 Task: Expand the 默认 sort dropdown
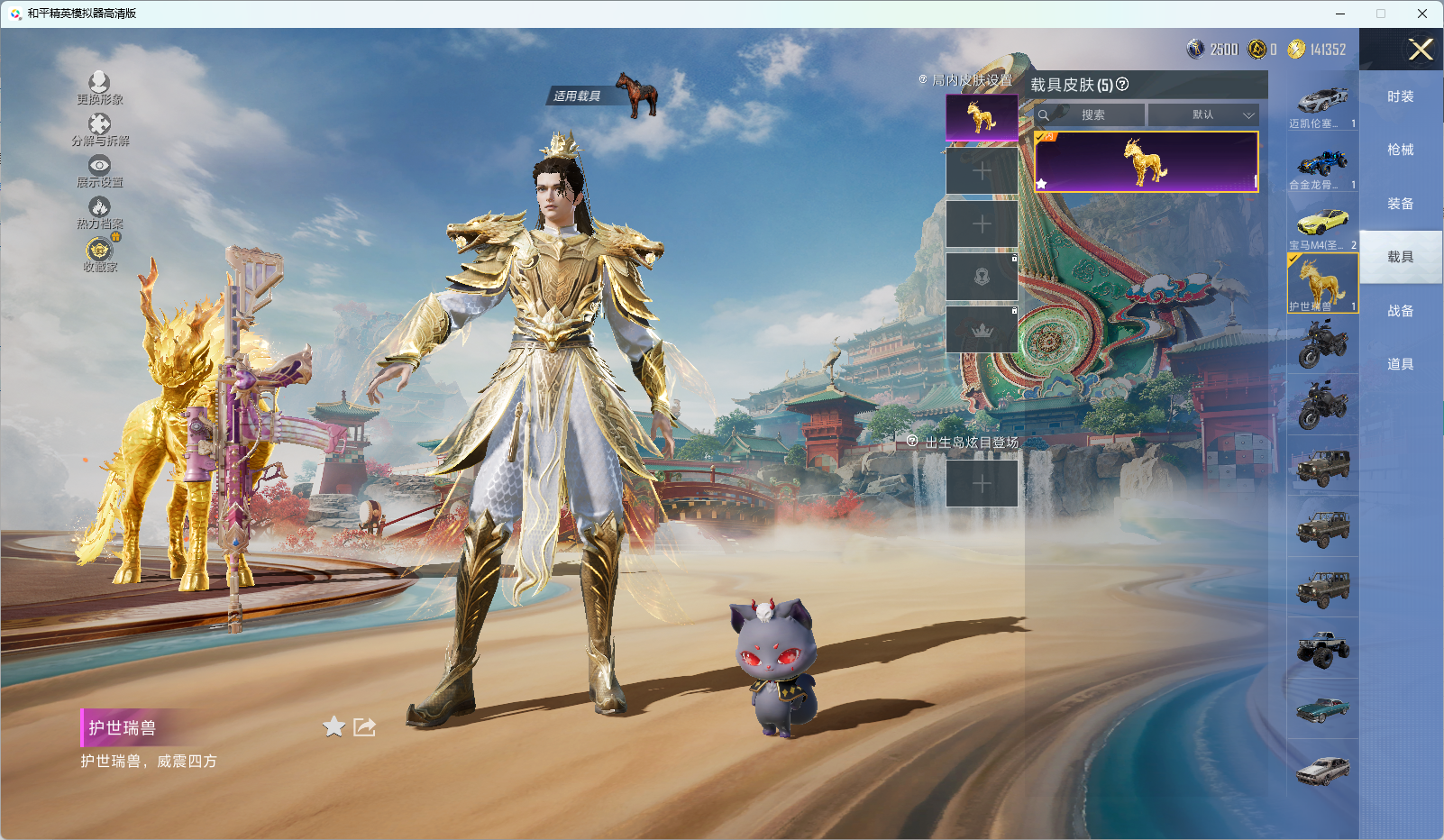click(1203, 115)
